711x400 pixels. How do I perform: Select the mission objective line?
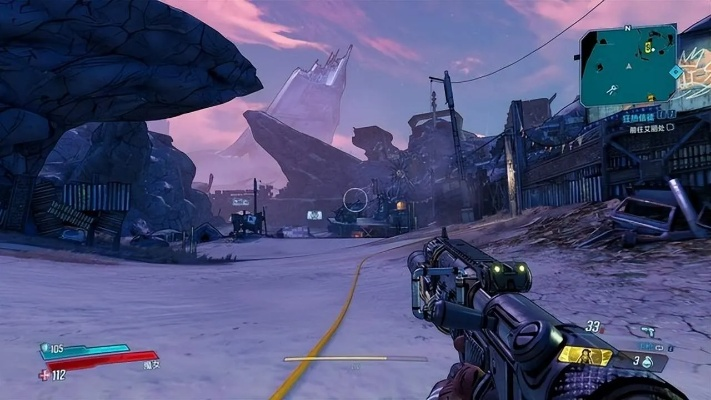tap(648, 128)
